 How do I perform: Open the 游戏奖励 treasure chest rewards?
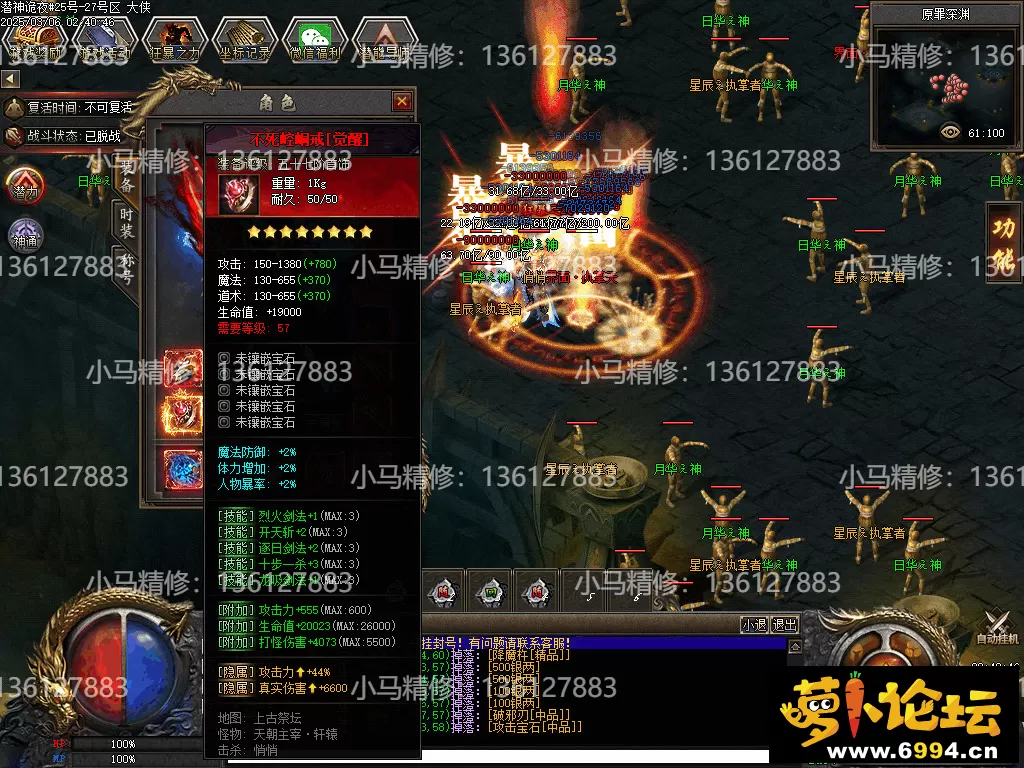[33, 41]
